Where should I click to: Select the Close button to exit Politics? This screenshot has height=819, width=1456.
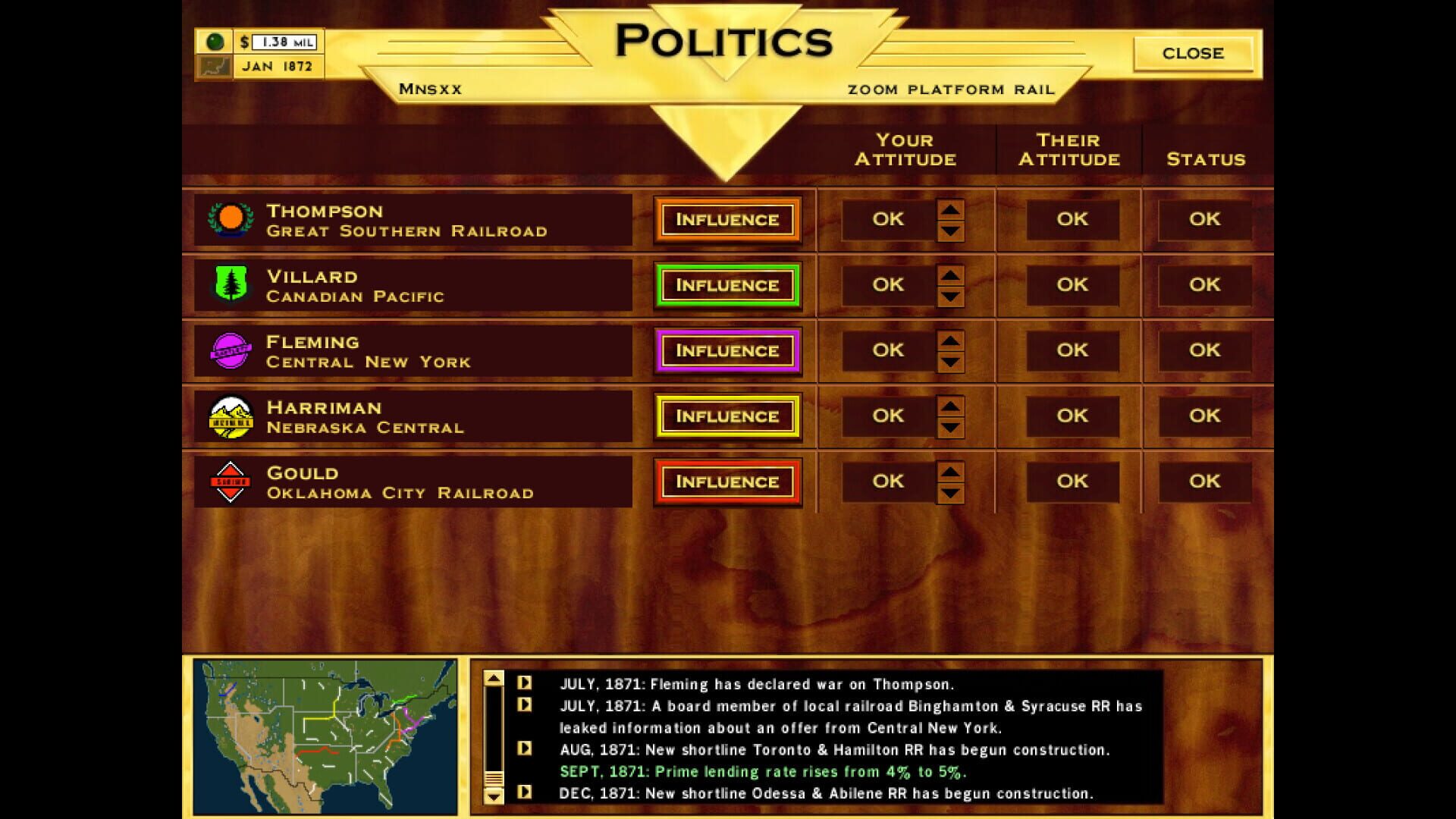[x=1193, y=53]
